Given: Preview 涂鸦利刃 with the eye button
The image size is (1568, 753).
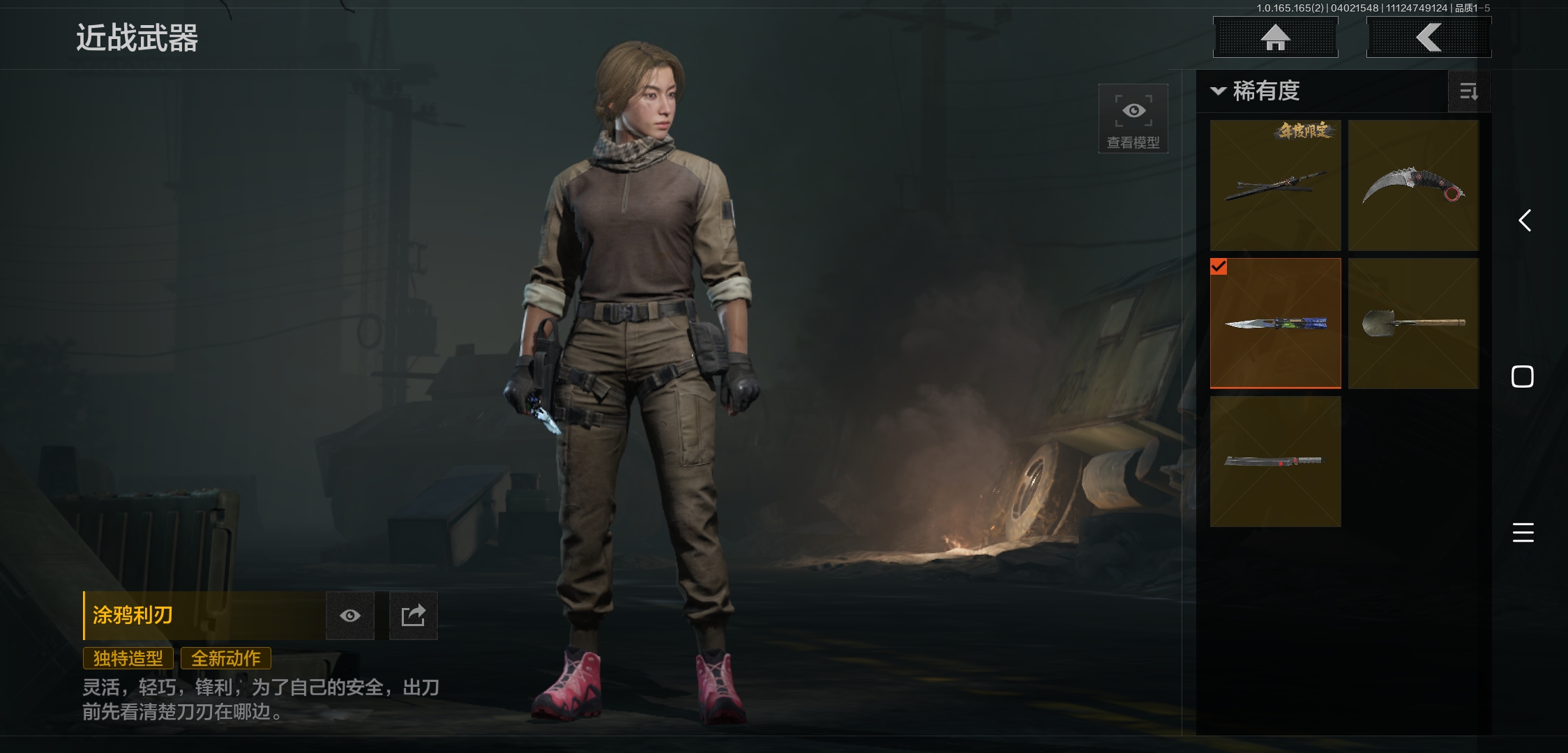Looking at the screenshot, I should (350, 616).
